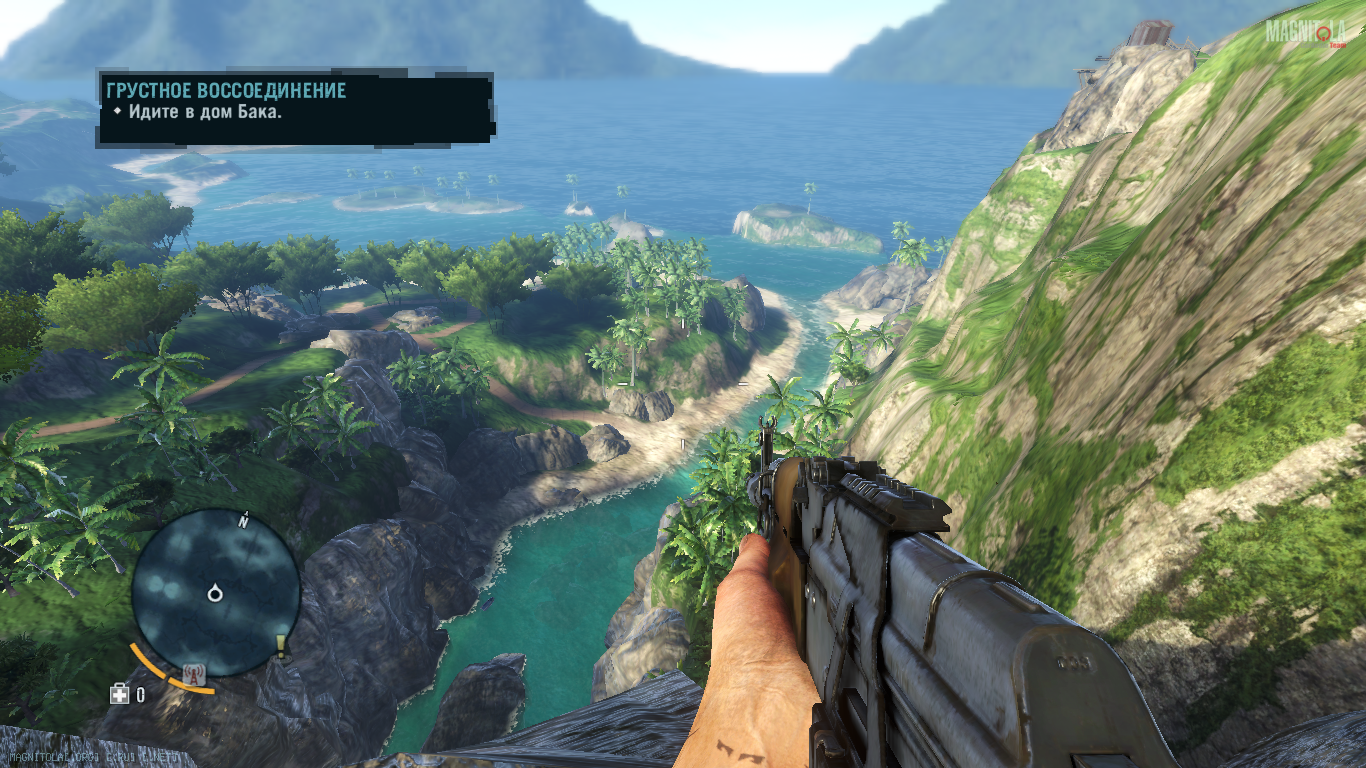Select the medkit icon
The image size is (1366, 768).
[x=120, y=693]
